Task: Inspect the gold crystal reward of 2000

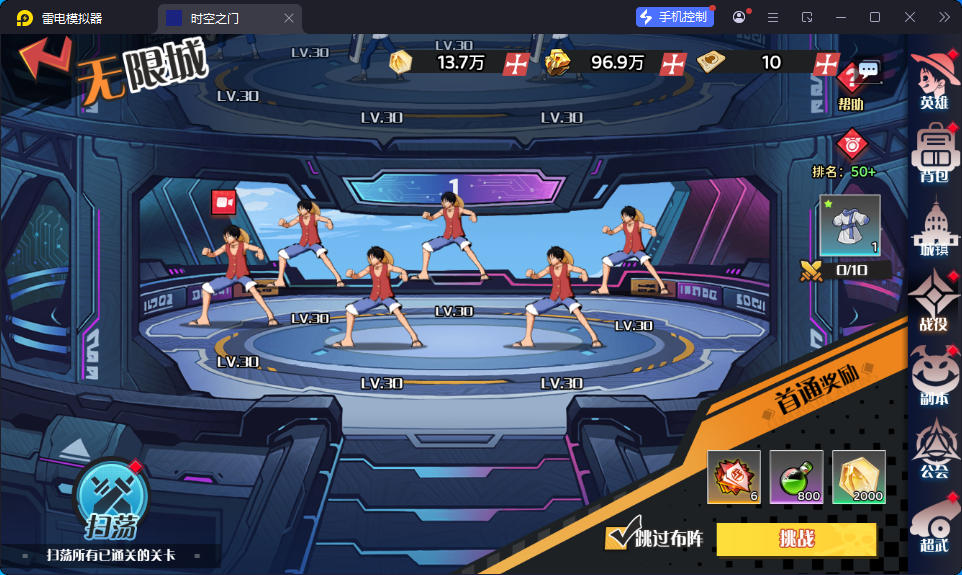Action: tap(858, 477)
